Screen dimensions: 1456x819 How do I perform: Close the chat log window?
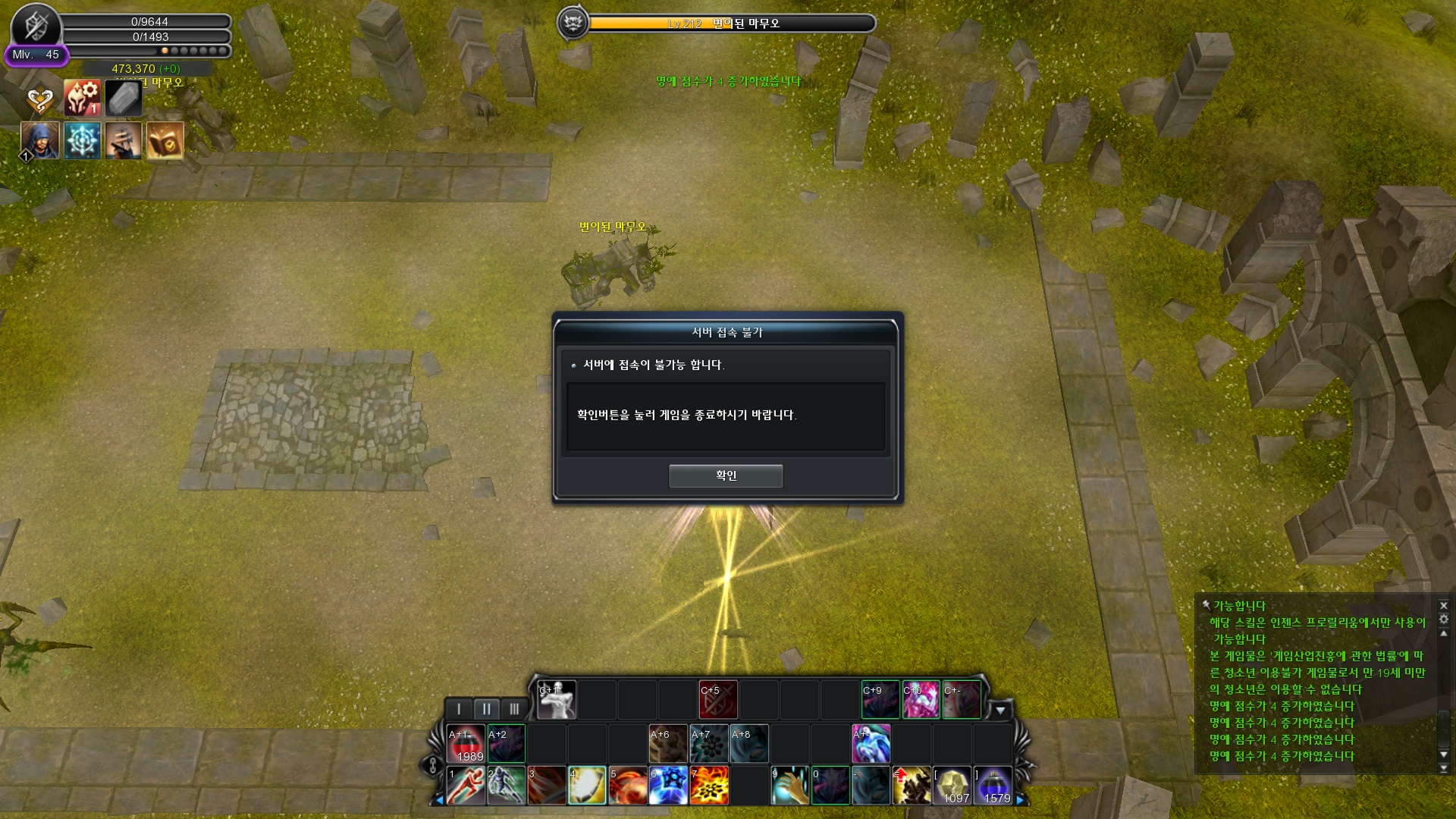pyautogui.click(x=1444, y=605)
